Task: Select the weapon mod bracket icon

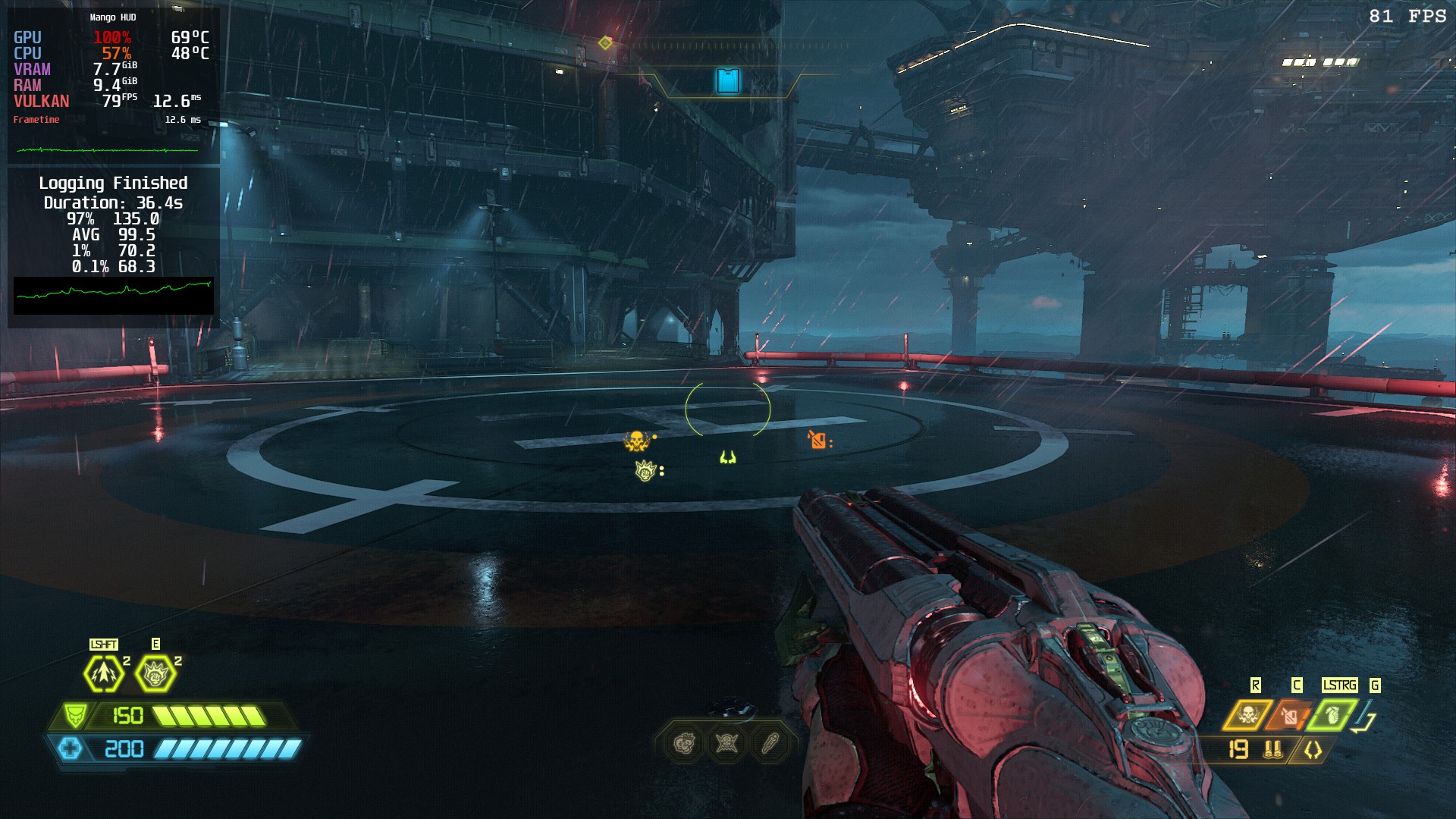Action: click(x=1313, y=750)
